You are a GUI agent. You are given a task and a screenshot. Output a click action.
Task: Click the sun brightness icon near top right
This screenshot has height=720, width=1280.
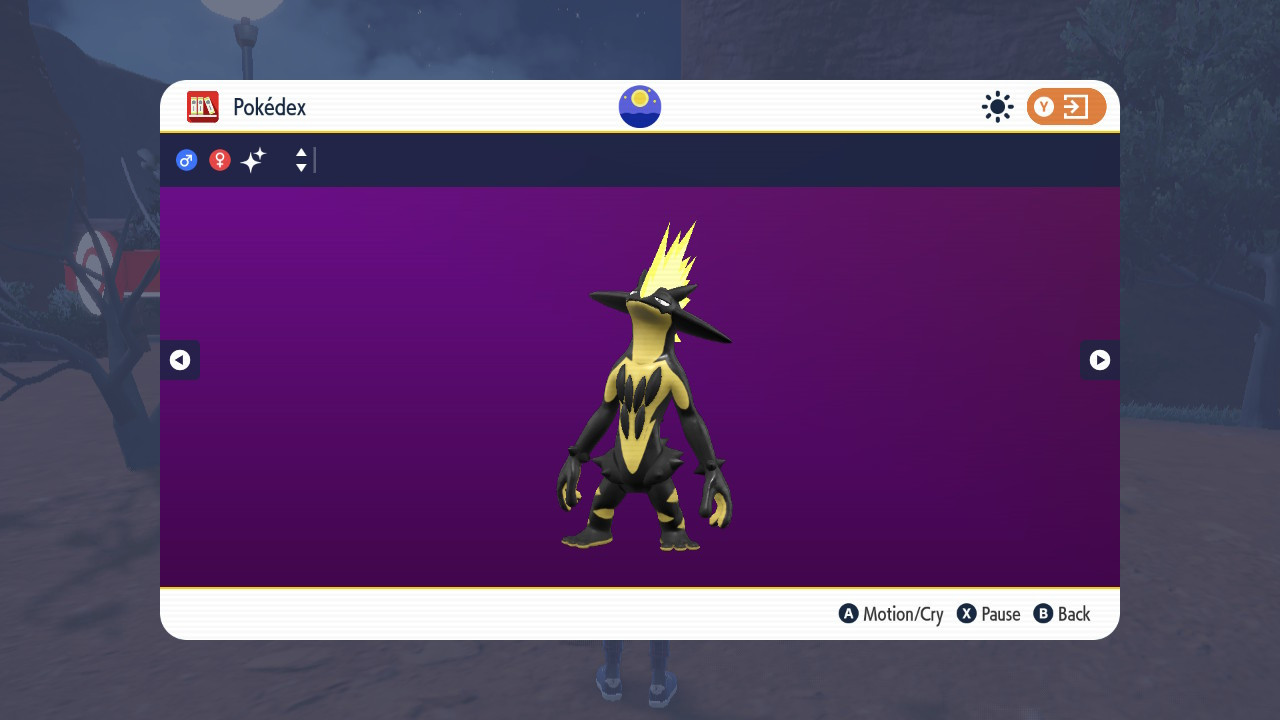[997, 106]
